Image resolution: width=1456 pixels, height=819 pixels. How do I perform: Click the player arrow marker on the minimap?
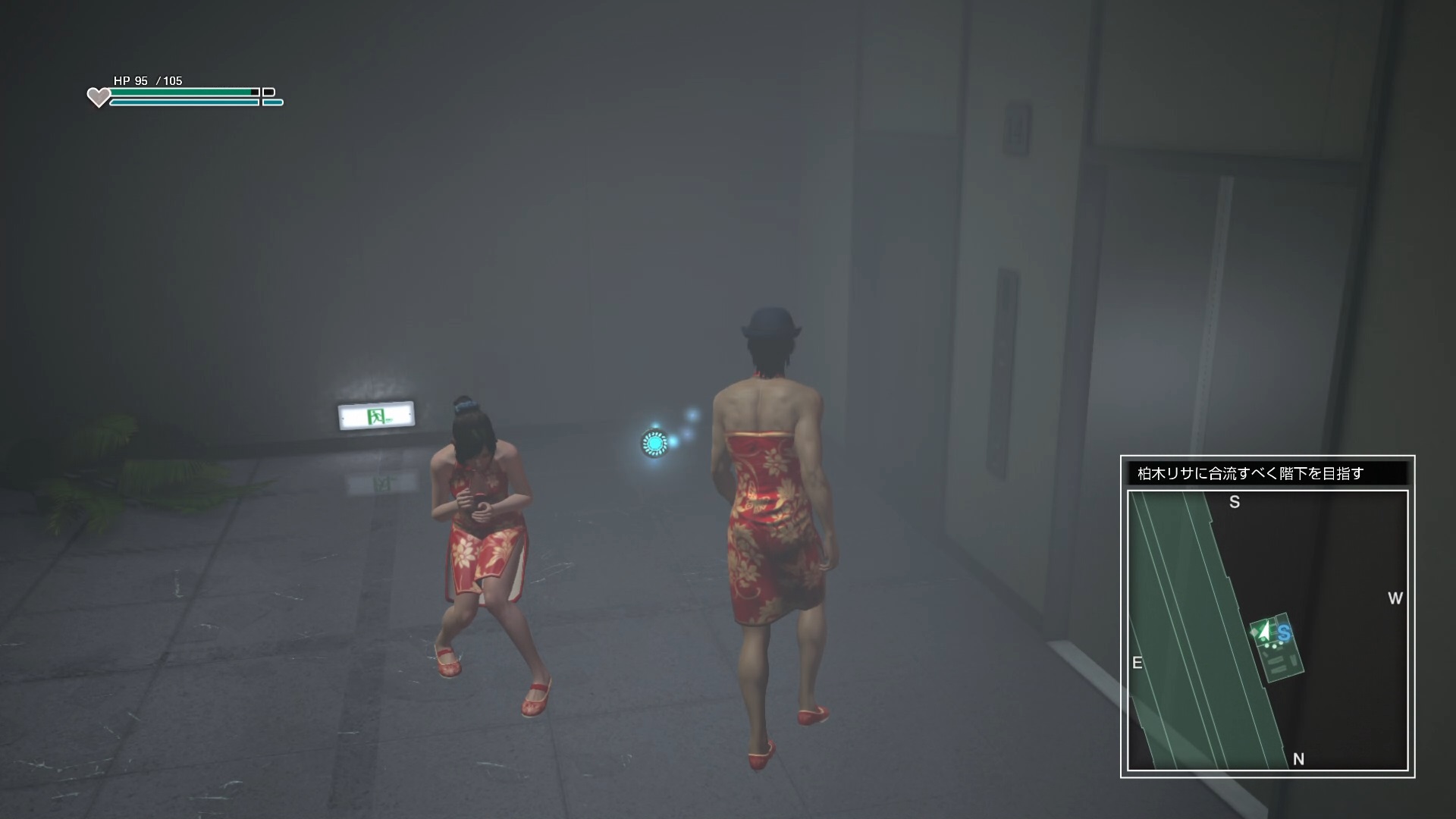pyautogui.click(x=1263, y=632)
